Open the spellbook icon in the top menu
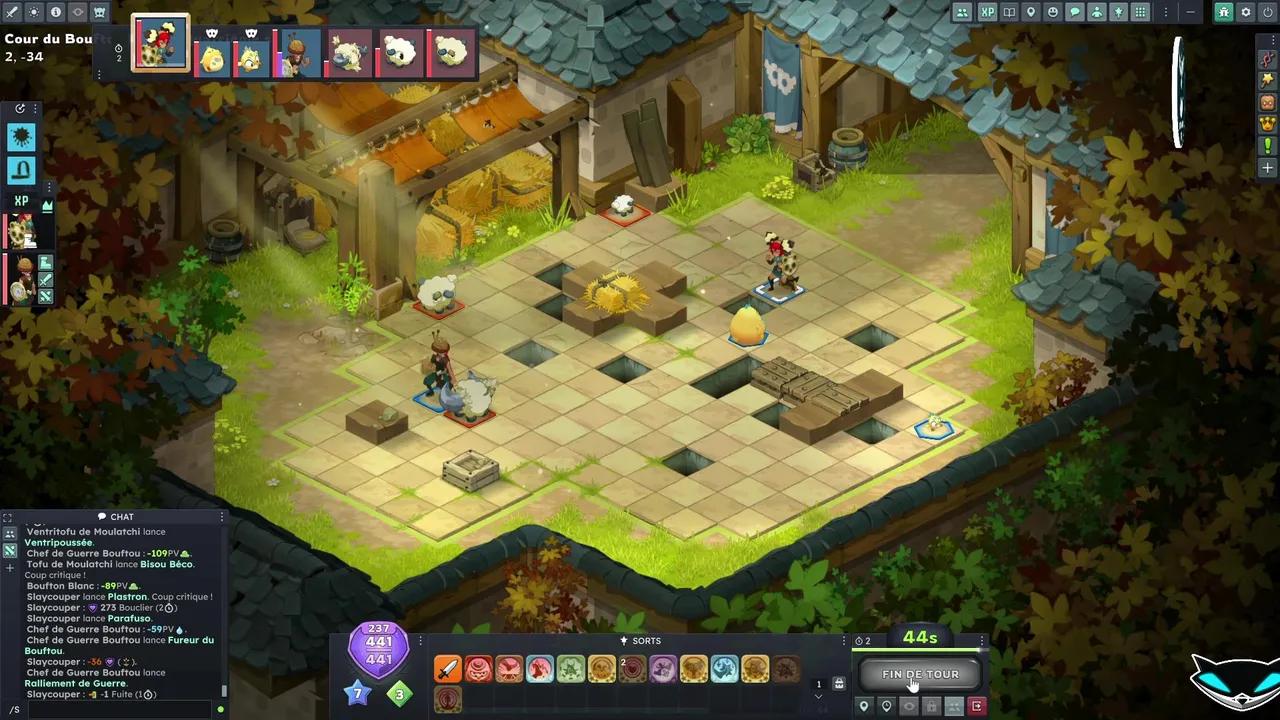Image resolution: width=1280 pixels, height=720 pixels. [x=1009, y=12]
